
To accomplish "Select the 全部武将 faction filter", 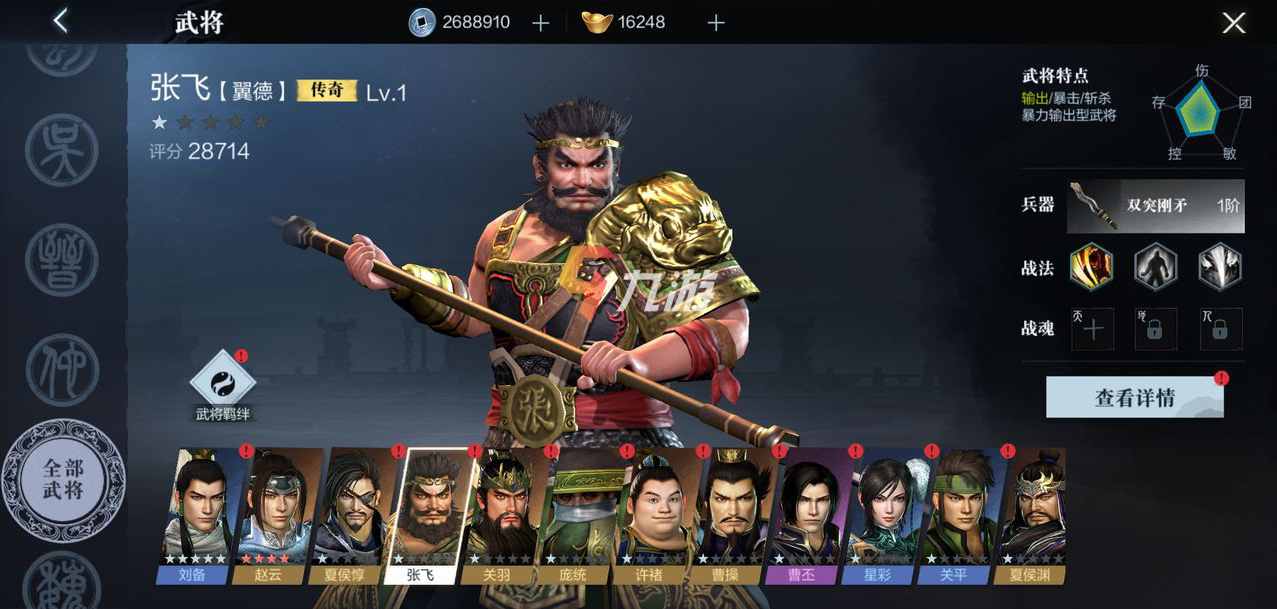I will point(64,480).
